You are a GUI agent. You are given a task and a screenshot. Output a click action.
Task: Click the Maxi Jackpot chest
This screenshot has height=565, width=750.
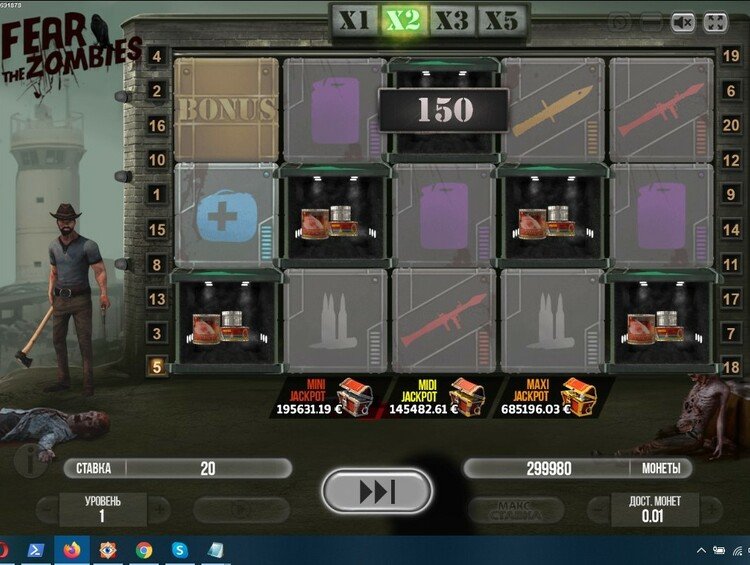[x=573, y=396]
